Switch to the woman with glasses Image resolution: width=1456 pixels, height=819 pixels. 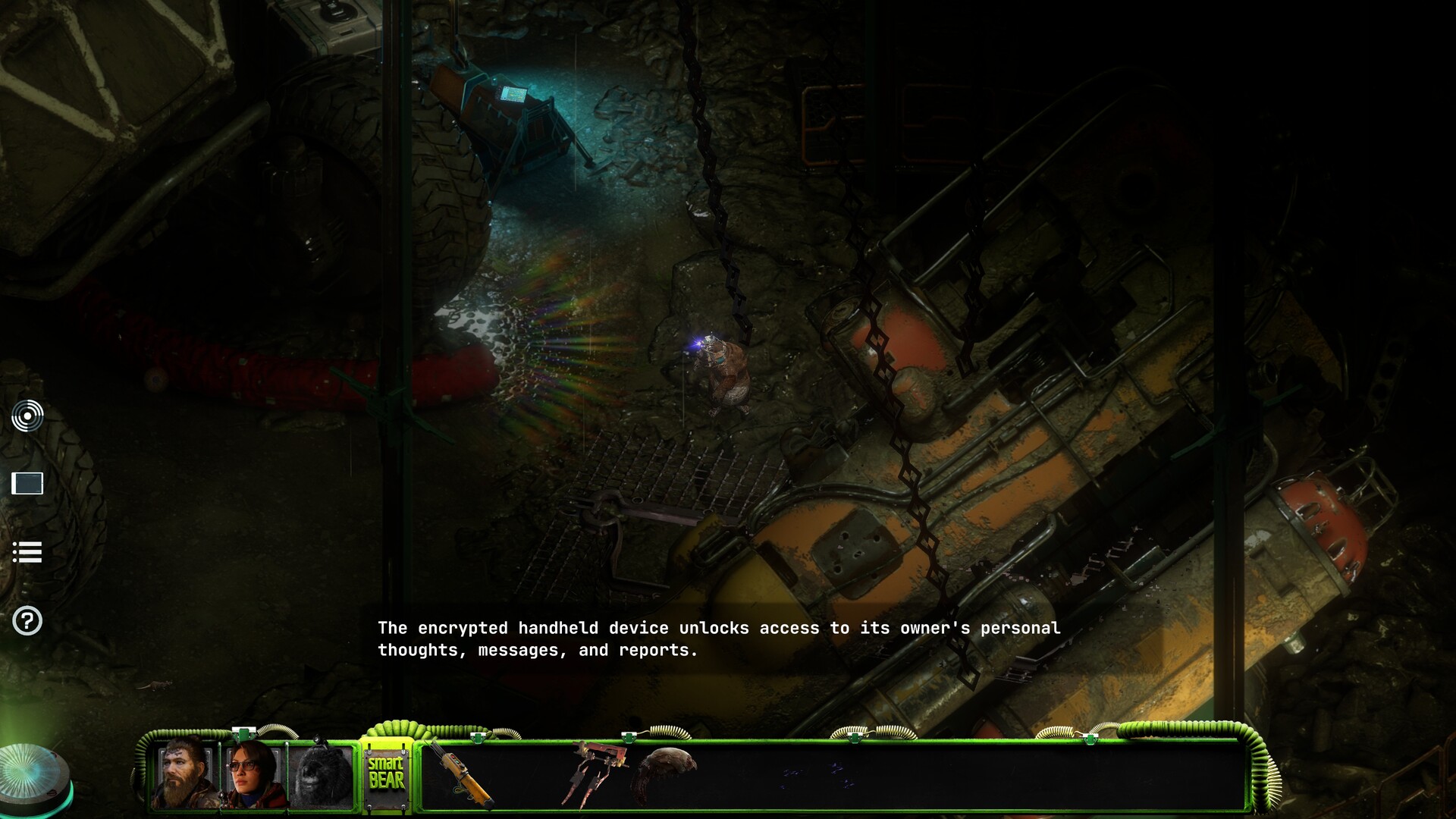point(253,775)
